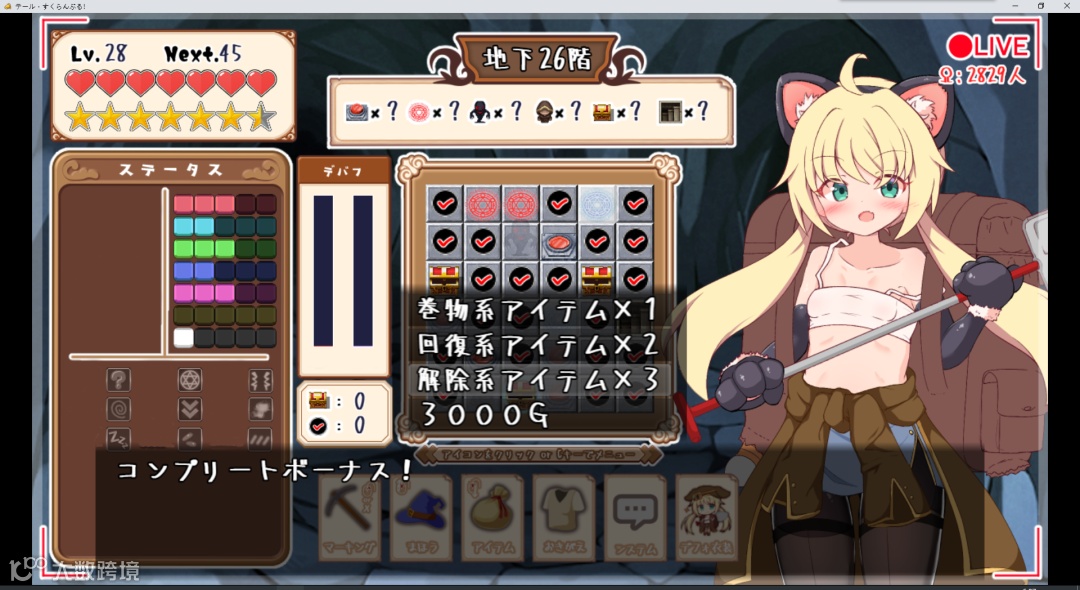Click the double down-arrow status icon
Screen dimensions: 1080x590
189,409
